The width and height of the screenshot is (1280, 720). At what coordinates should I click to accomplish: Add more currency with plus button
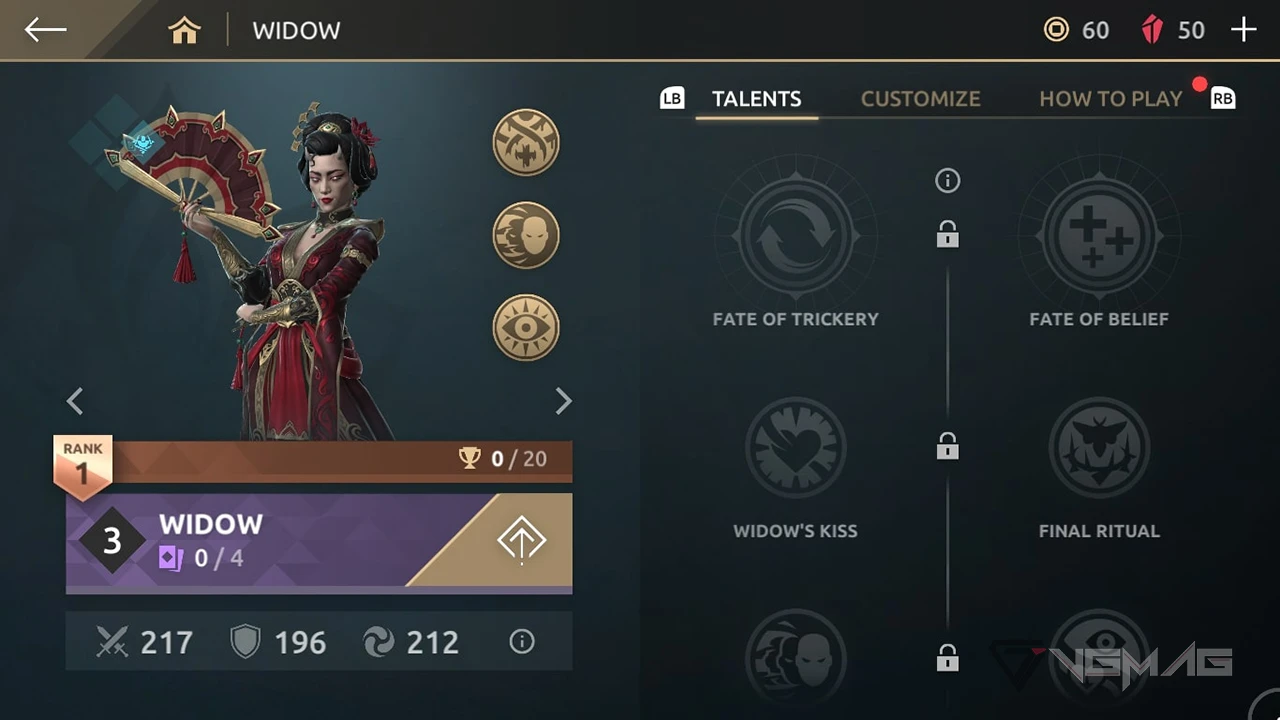point(1243,30)
